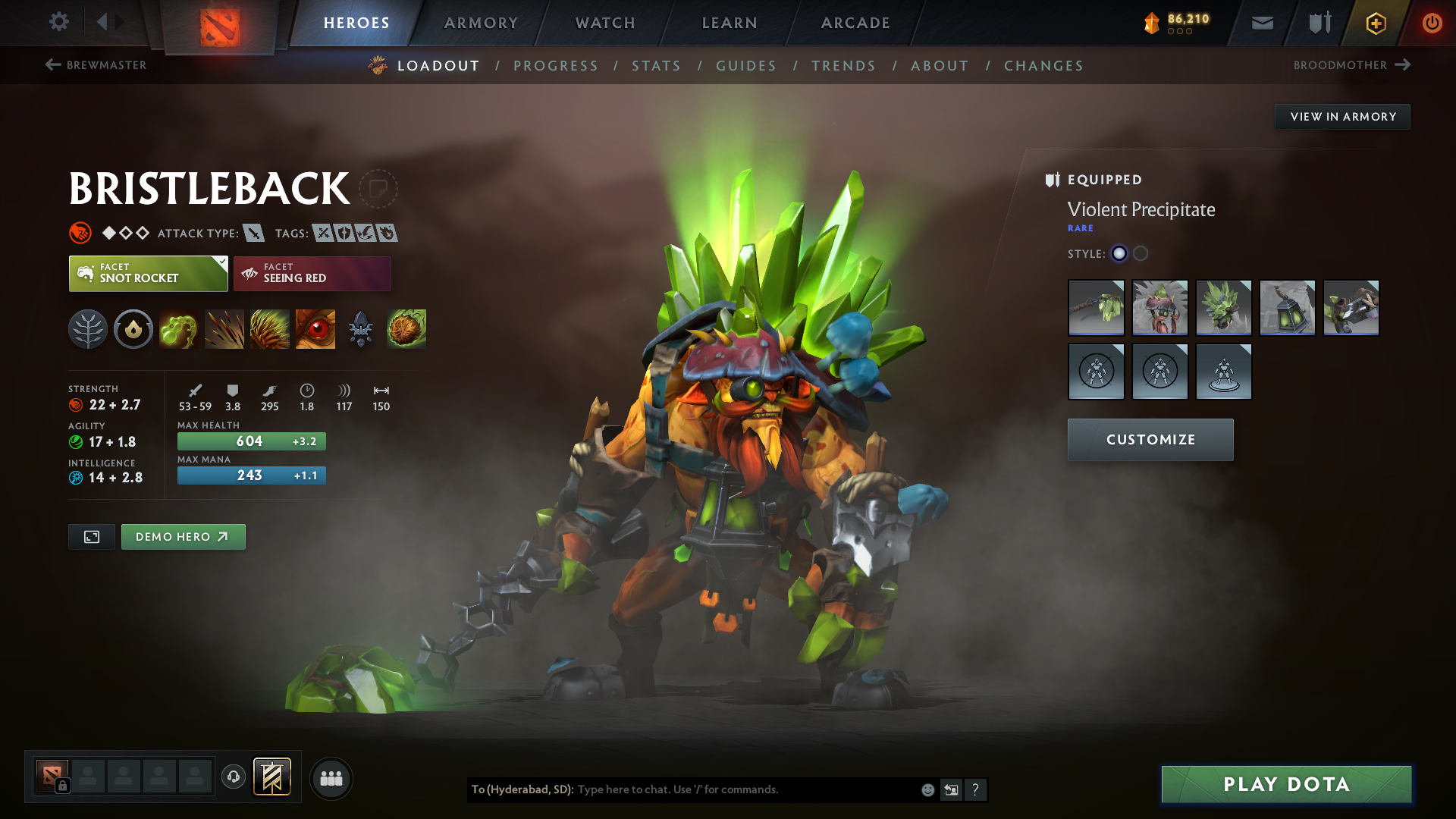Select the Bristleback passive ability icon
The height and width of the screenshot is (819, 1456).
pyautogui.click(x=270, y=329)
